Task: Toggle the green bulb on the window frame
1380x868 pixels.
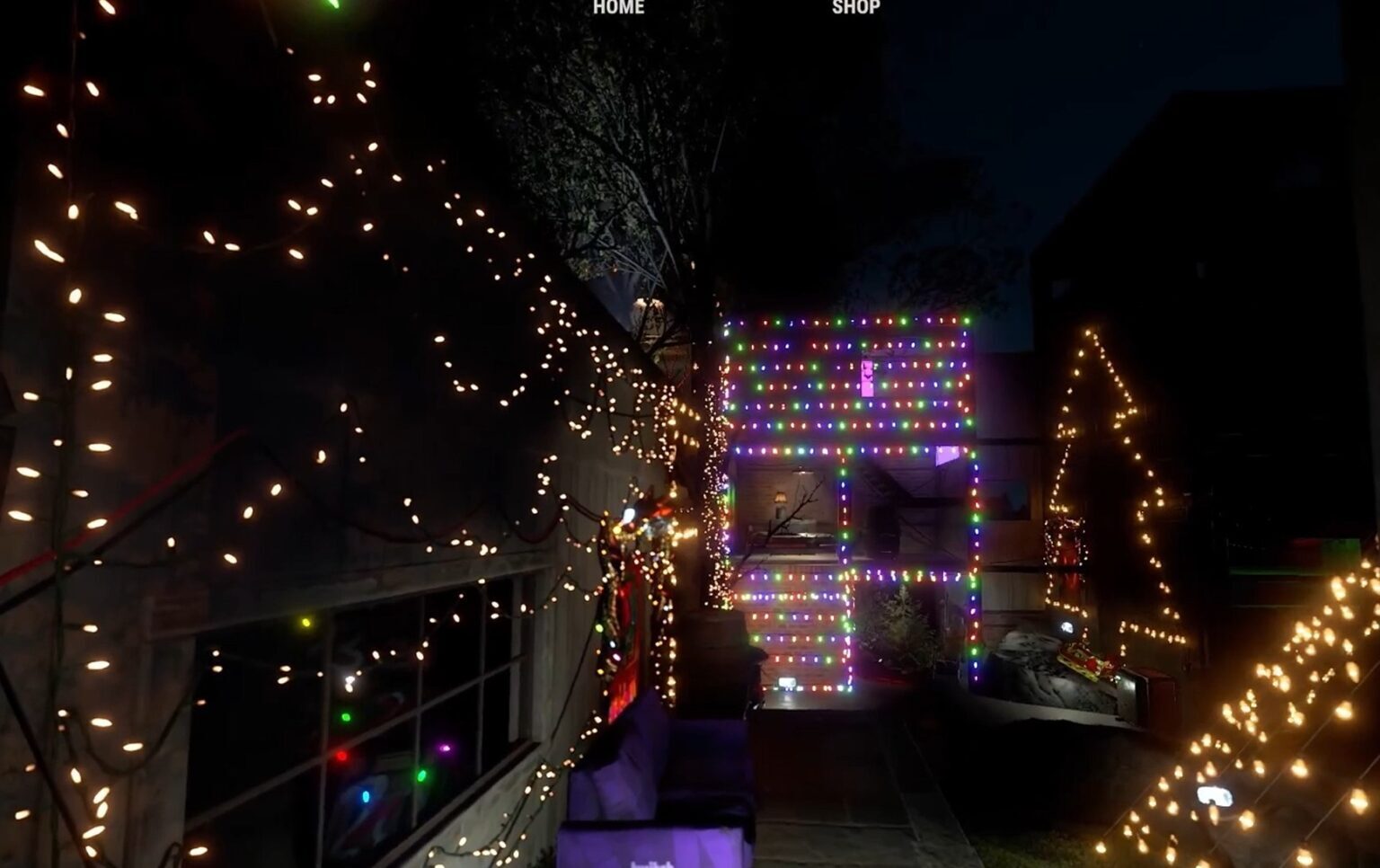Action: (x=346, y=717)
